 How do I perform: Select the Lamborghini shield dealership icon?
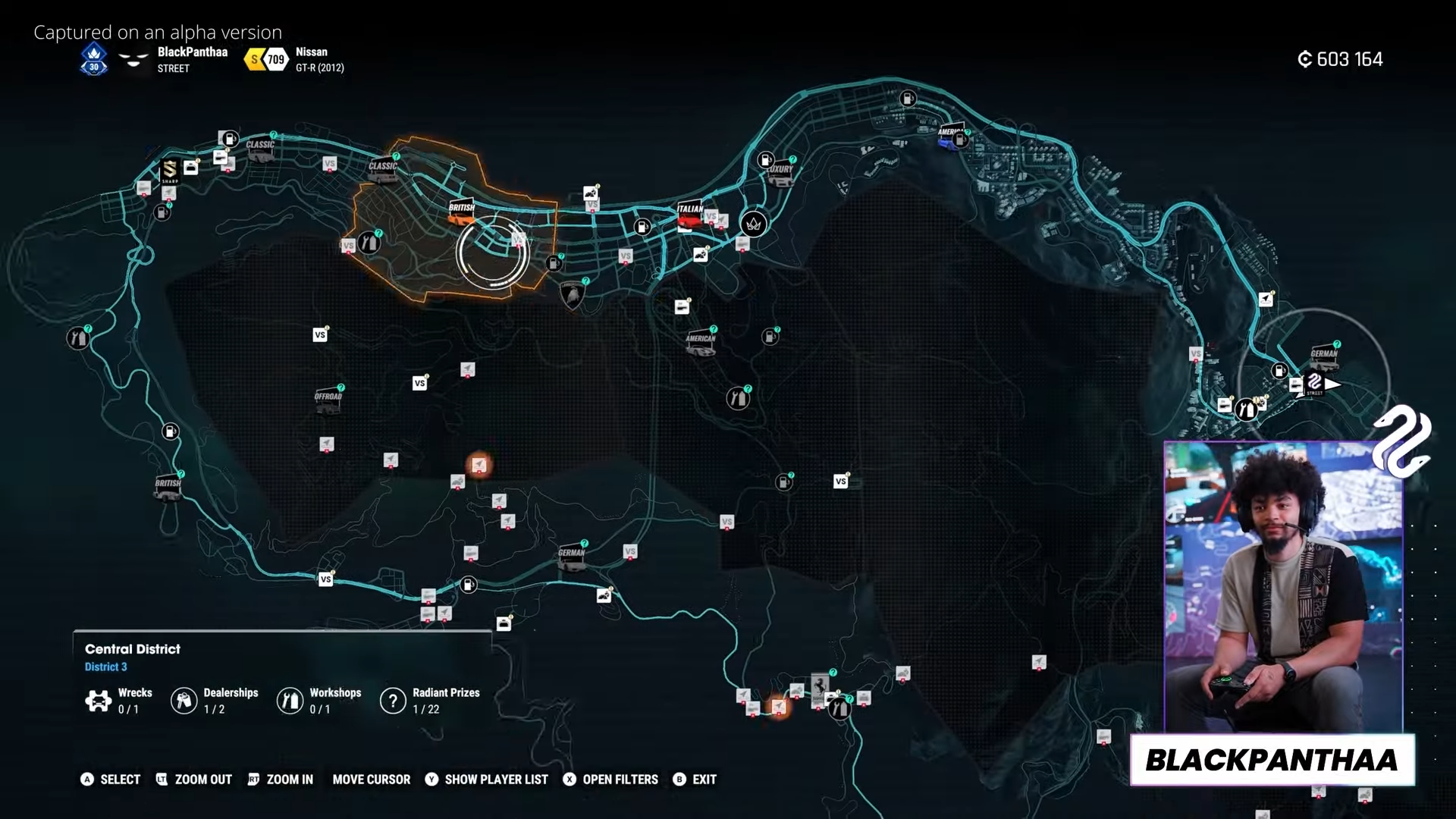[572, 294]
